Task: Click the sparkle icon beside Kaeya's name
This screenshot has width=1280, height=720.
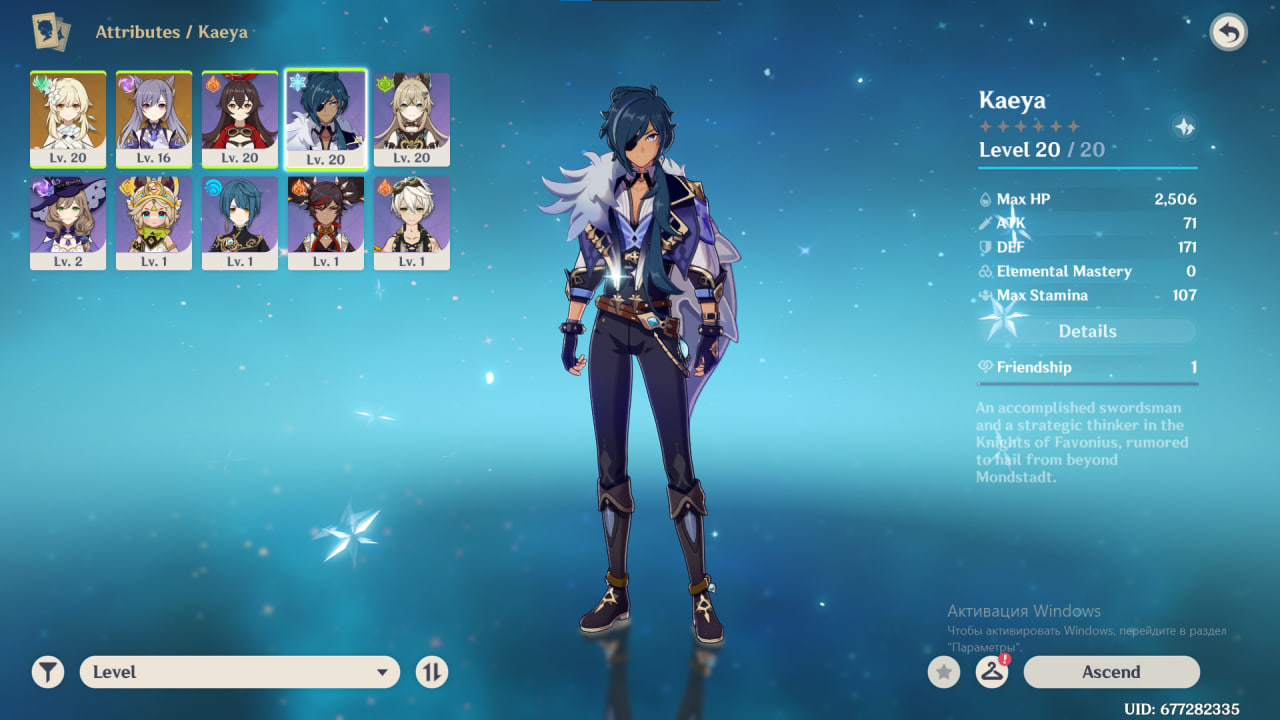Action: coord(1184,127)
